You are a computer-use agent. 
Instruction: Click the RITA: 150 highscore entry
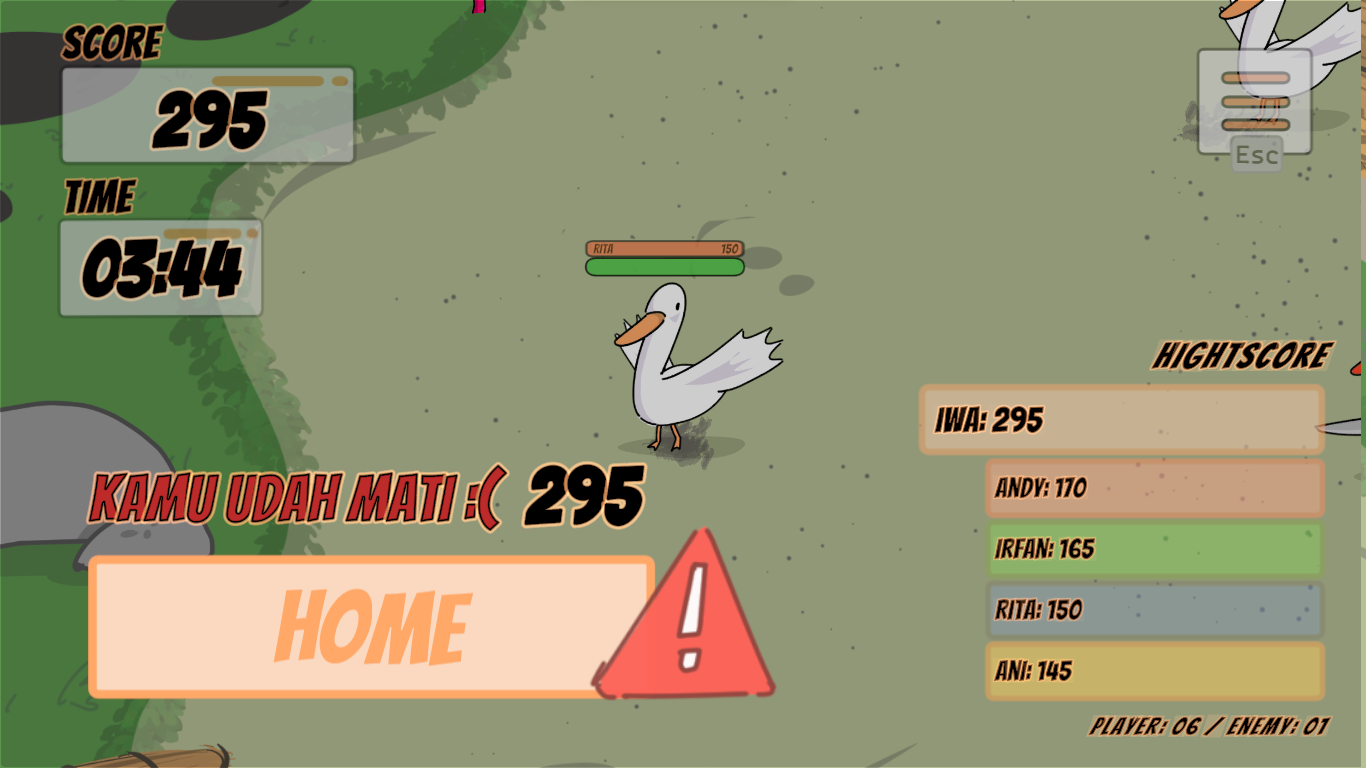[1155, 610]
